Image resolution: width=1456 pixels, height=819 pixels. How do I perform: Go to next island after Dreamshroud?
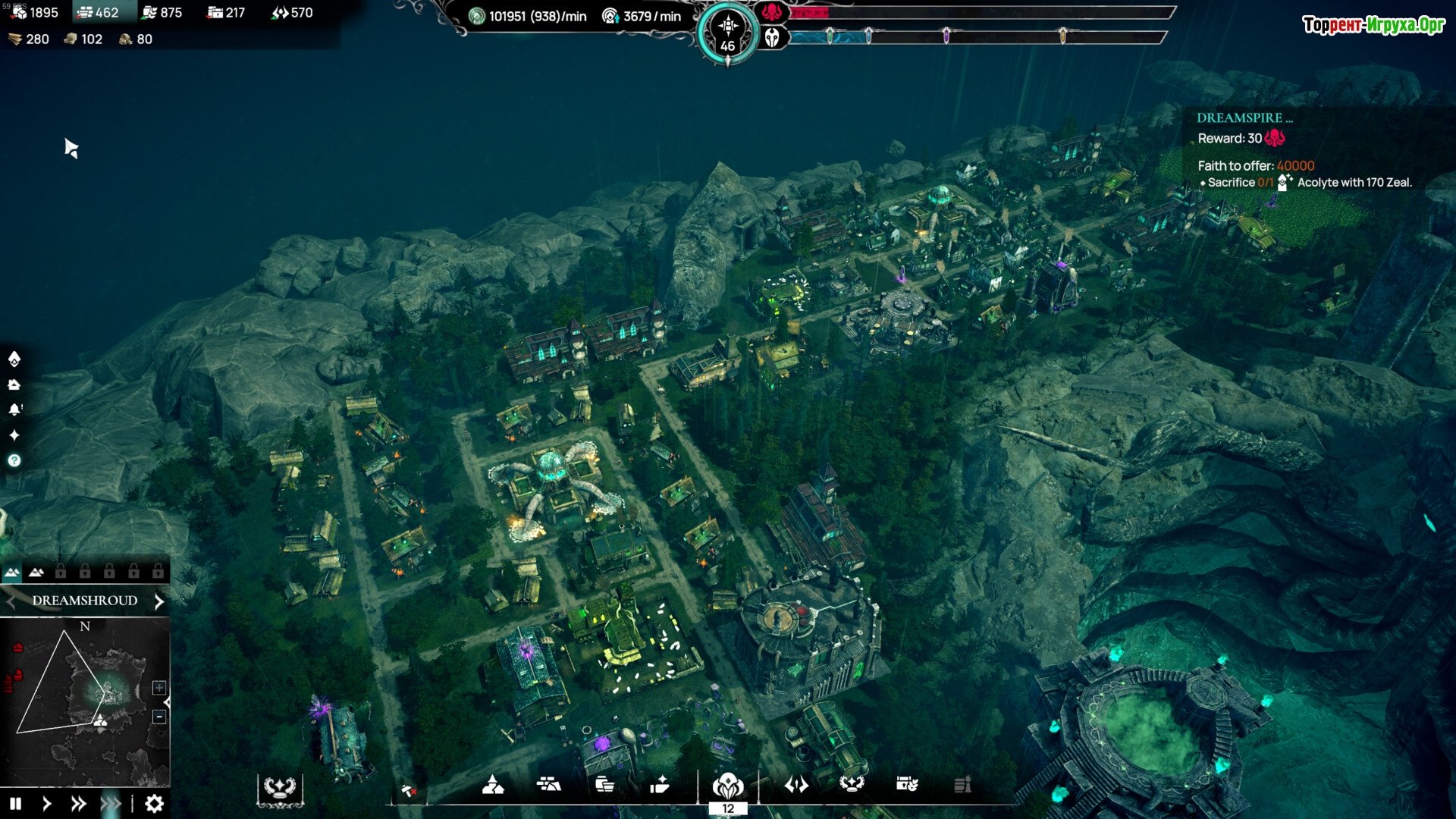point(159,601)
